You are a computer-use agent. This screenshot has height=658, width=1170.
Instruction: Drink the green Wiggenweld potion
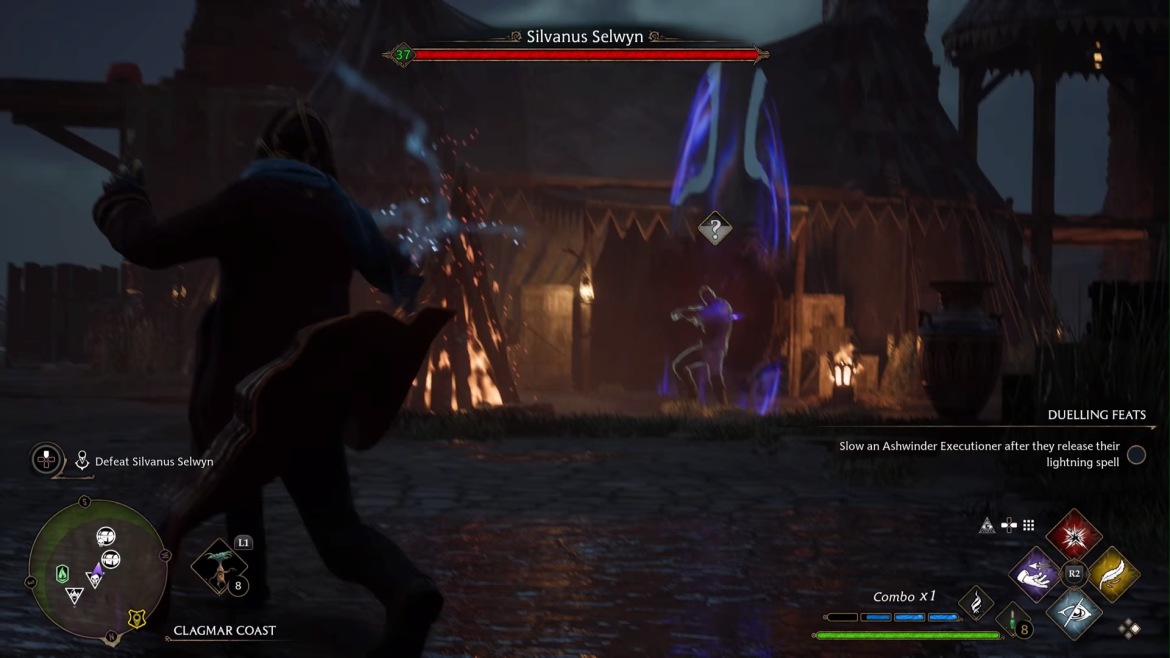click(x=1013, y=620)
